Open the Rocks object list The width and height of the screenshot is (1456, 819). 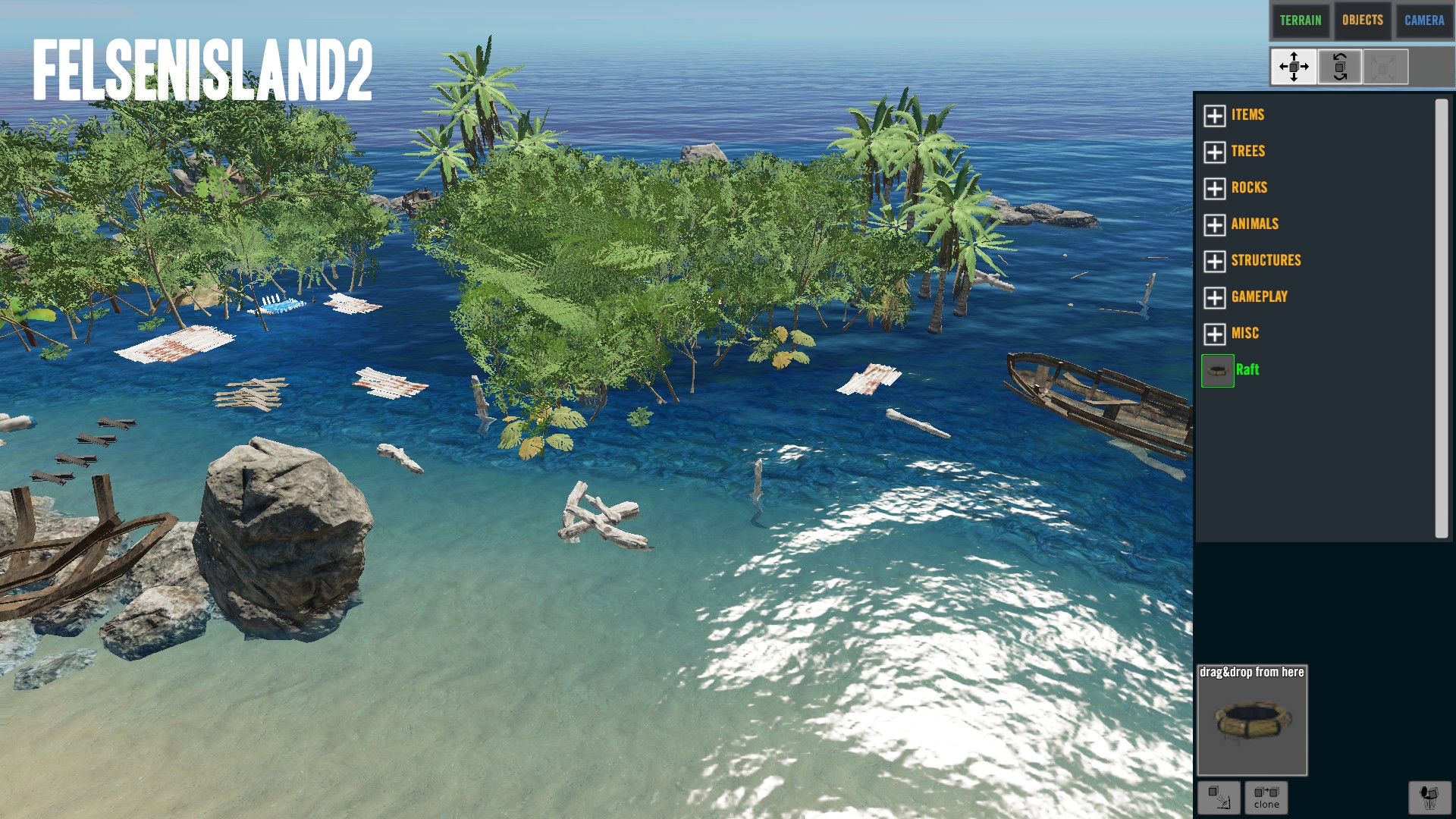1214,188
